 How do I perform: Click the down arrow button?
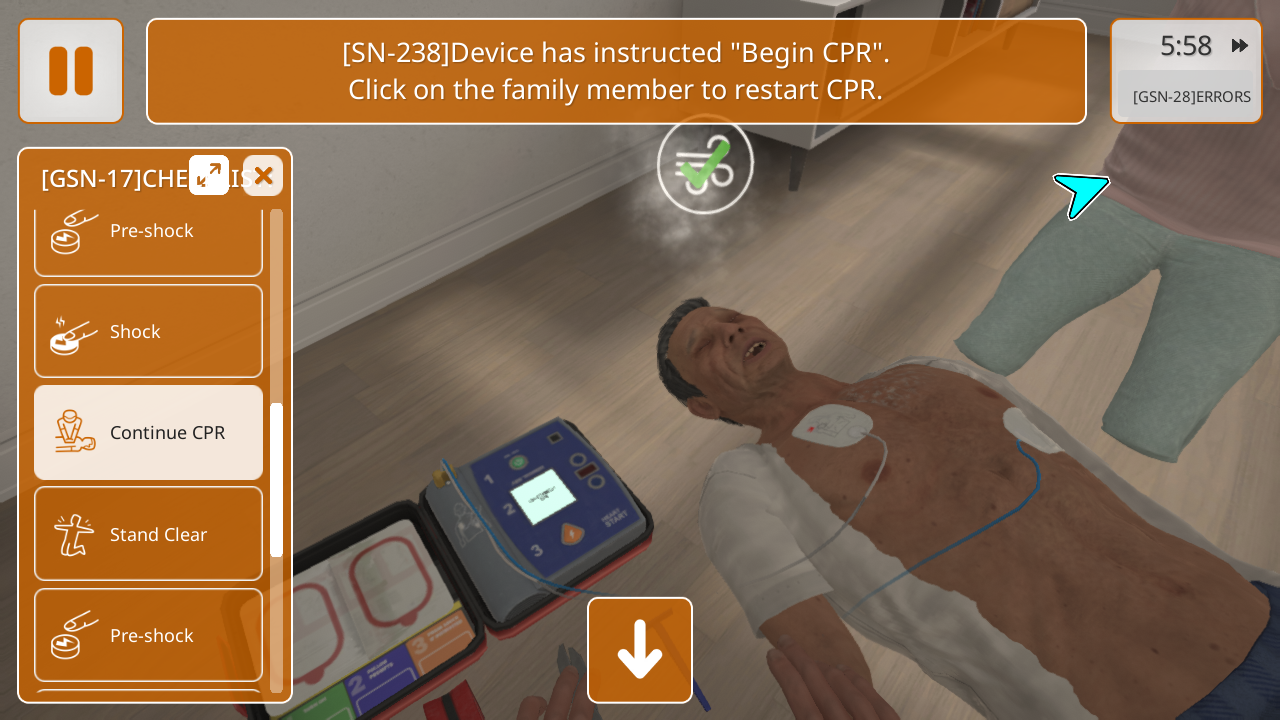pyautogui.click(x=640, y=650)
